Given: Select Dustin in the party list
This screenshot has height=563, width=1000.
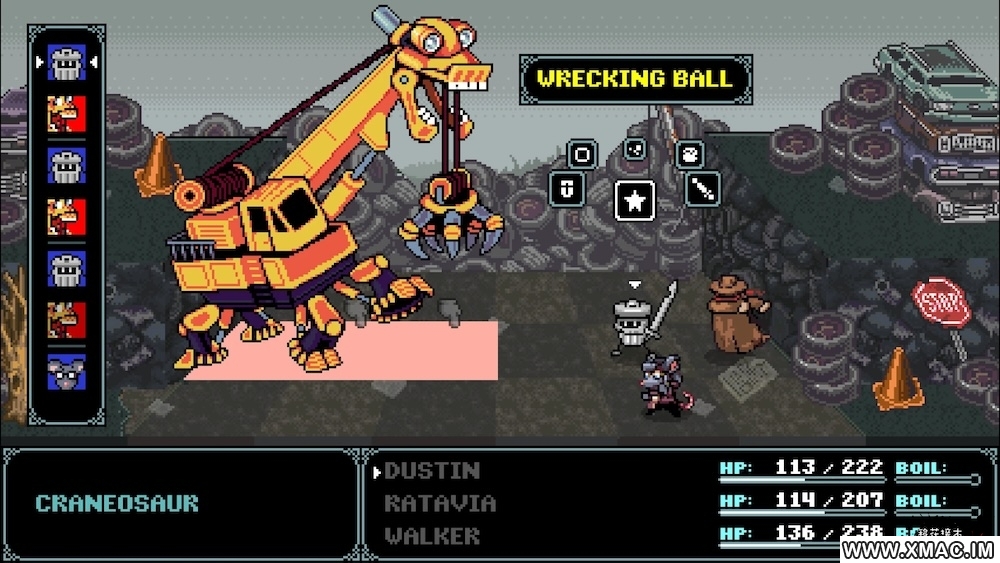Looking at the screenshot, I should tap(432, 470).
